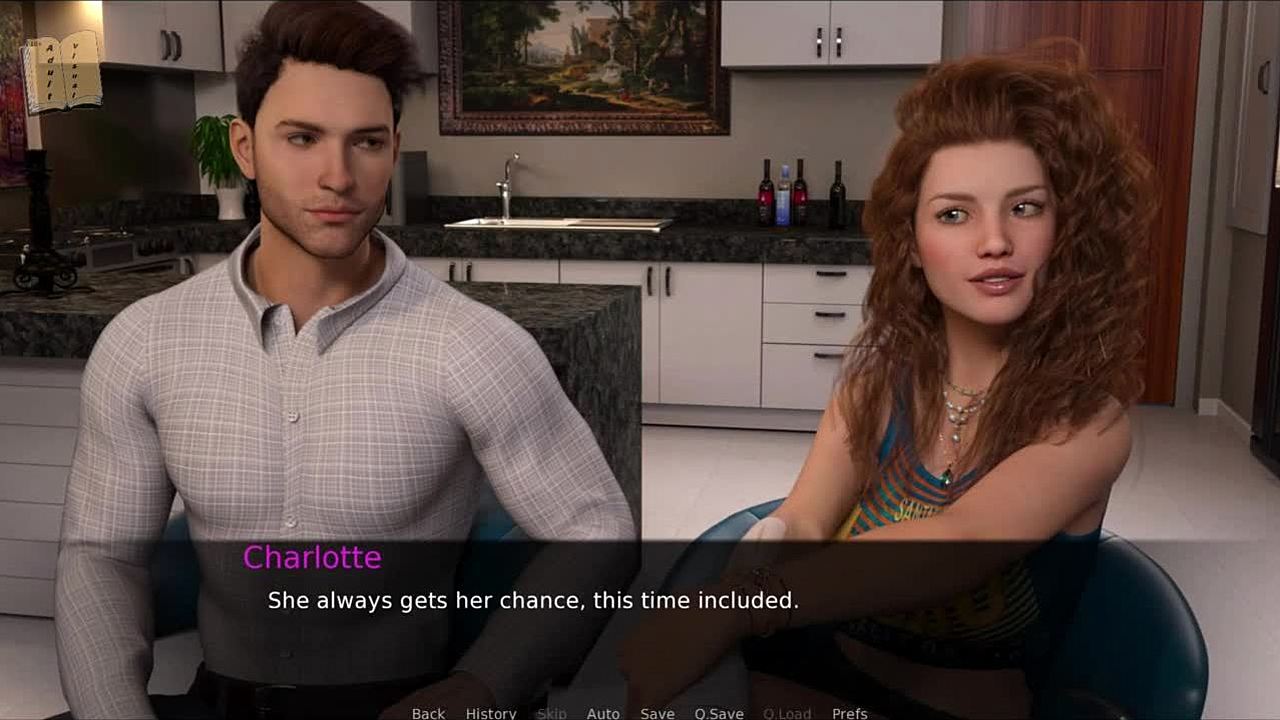Open the Prefs settings menu

point(850,713)
